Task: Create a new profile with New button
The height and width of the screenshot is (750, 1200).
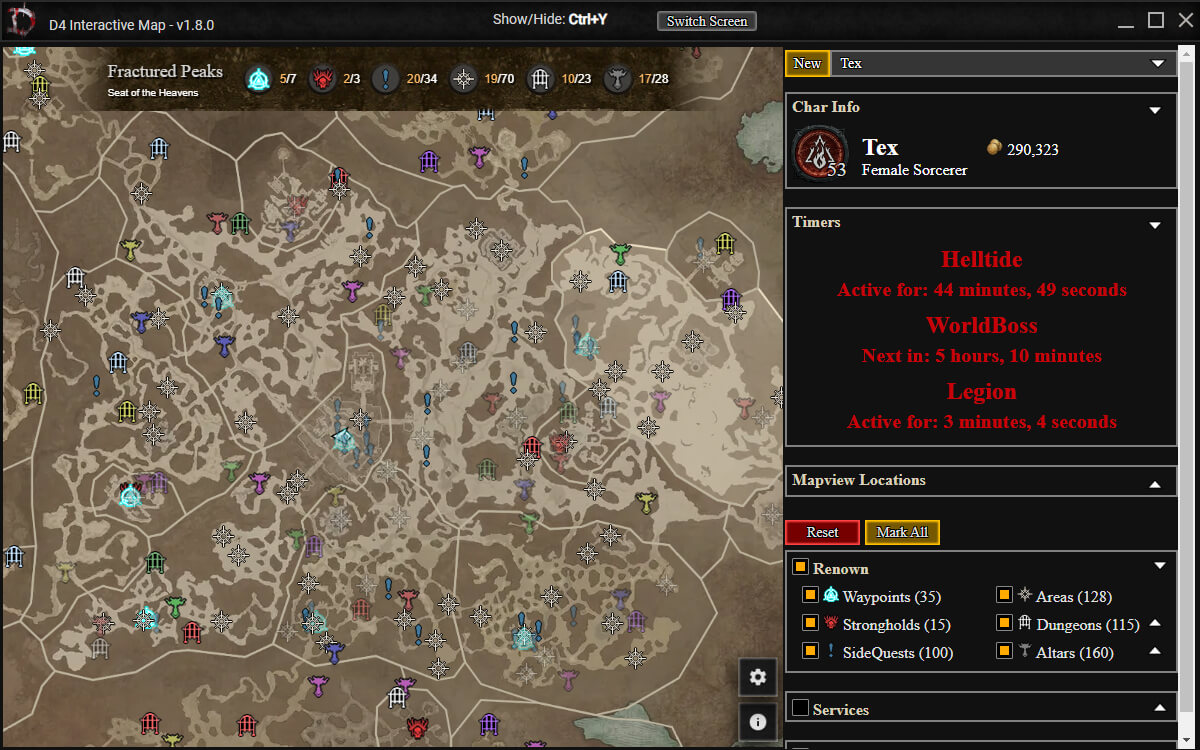Action: coord(807,63)
